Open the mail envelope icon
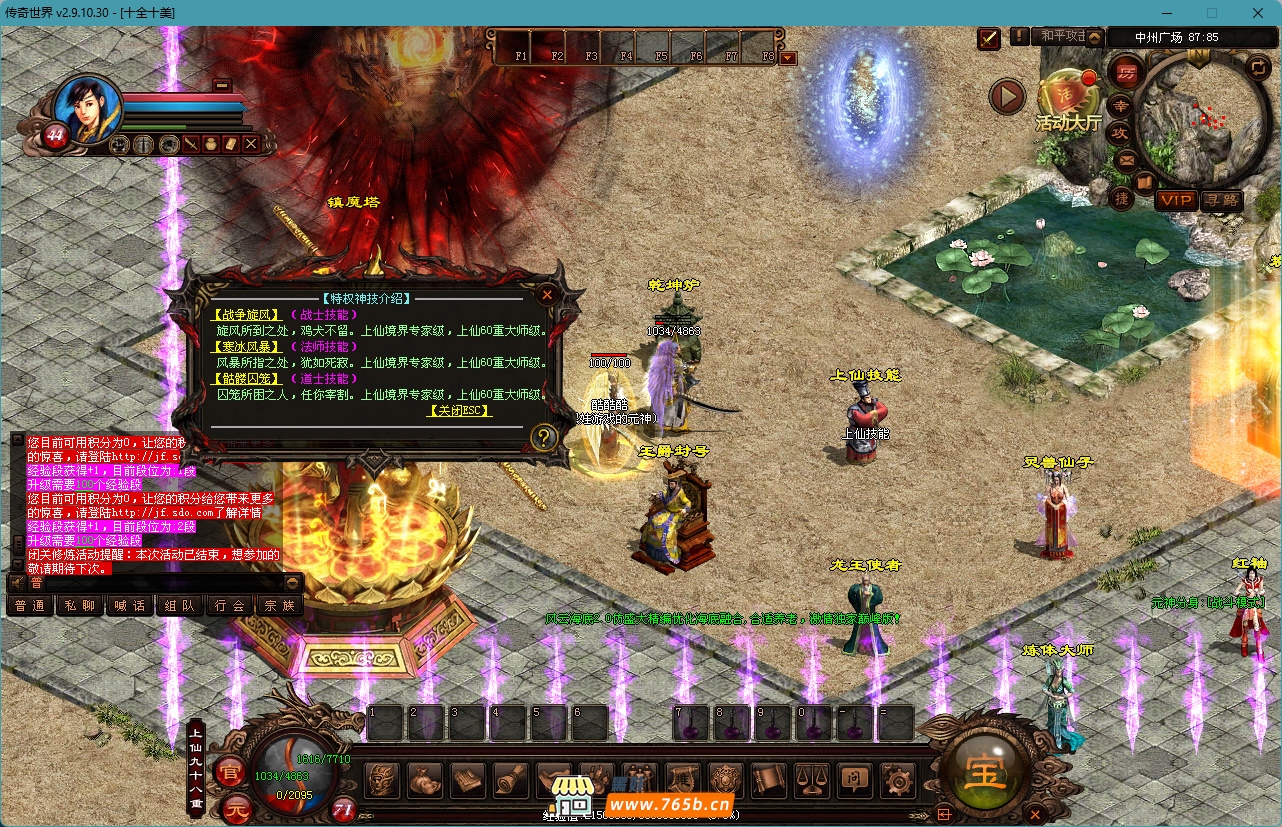This screenshot has width=1282, height=827. click(x=1126, y=159)
